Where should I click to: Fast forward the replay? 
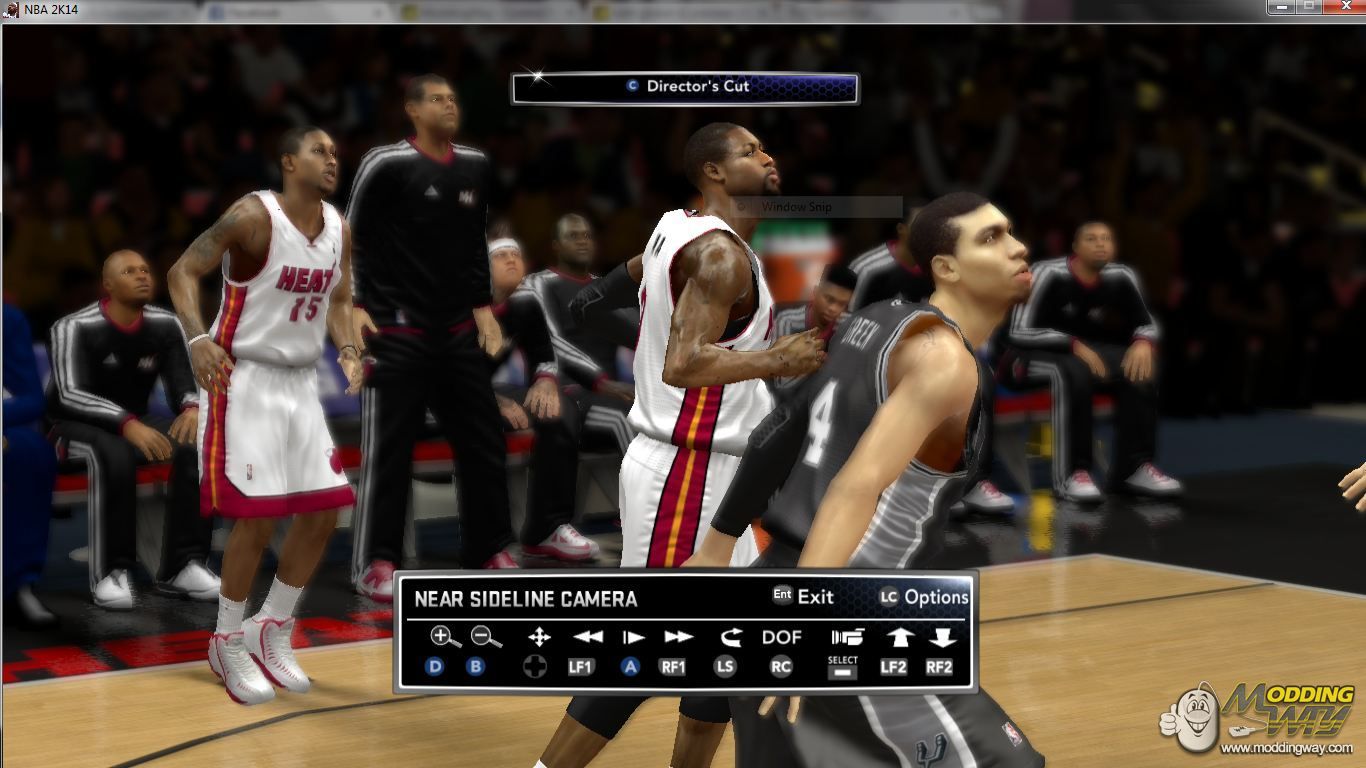point(678,637)
